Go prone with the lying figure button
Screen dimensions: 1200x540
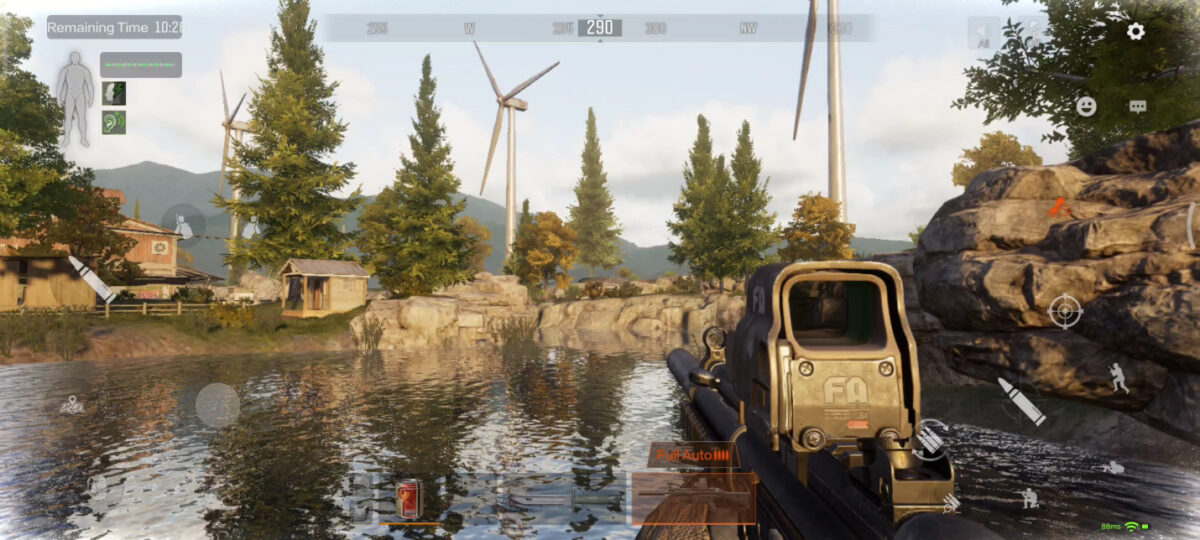(x=1112, y=467)
